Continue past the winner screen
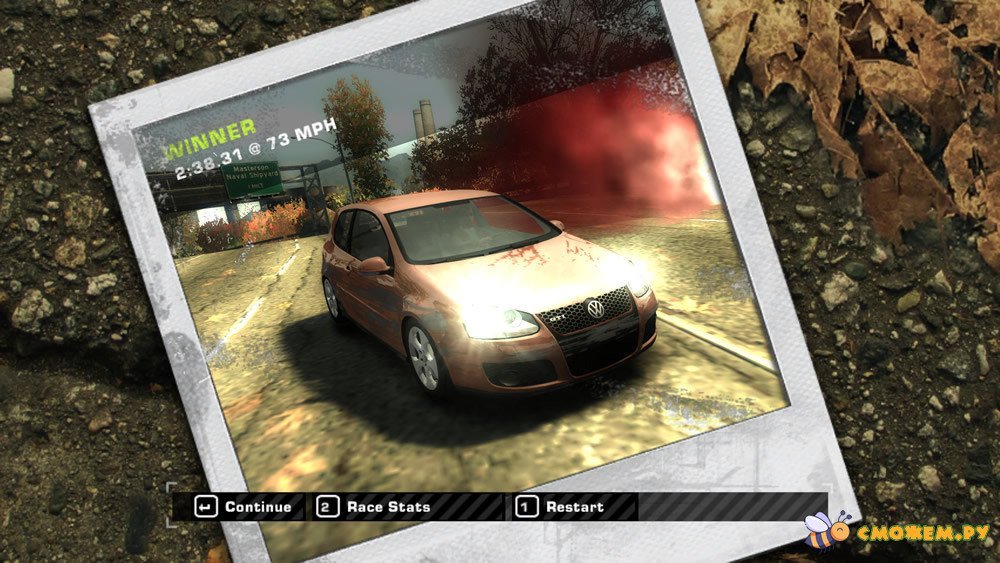 click(x=245, y=507)
